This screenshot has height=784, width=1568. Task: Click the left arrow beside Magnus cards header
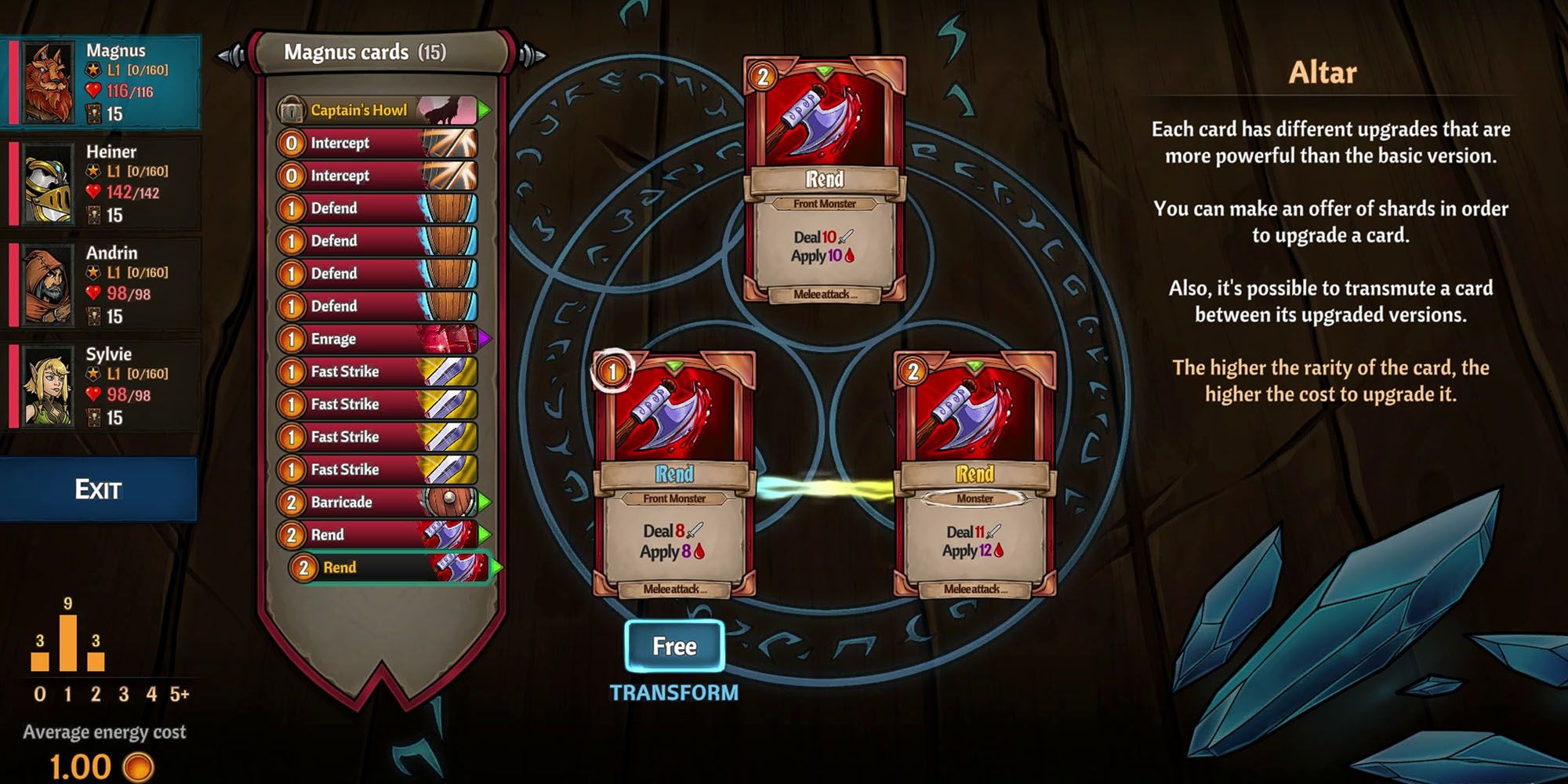click(231, 53)
